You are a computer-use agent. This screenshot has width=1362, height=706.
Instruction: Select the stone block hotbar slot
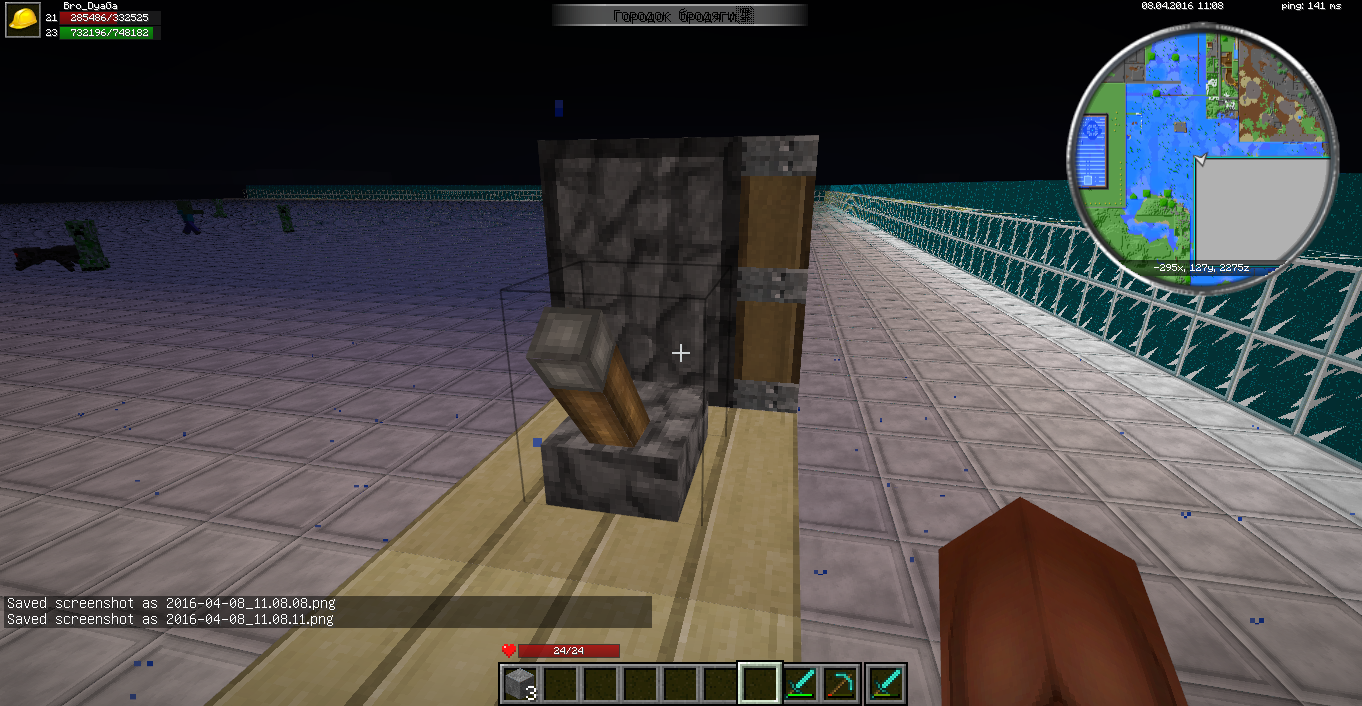(520, 684)
